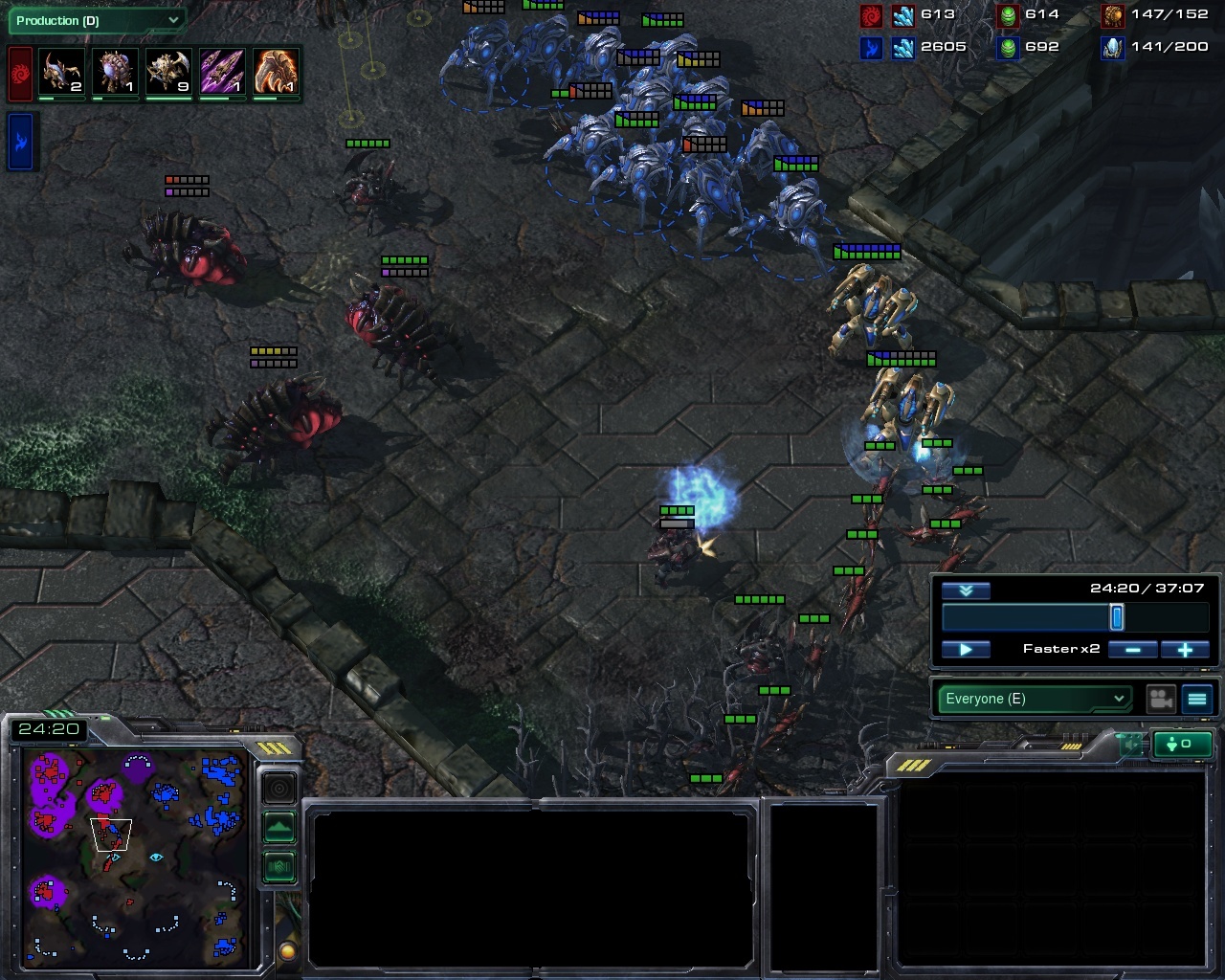Decrease replay speed with minus button
This screenshot has height=980, width=1225.
[1132, 649]
